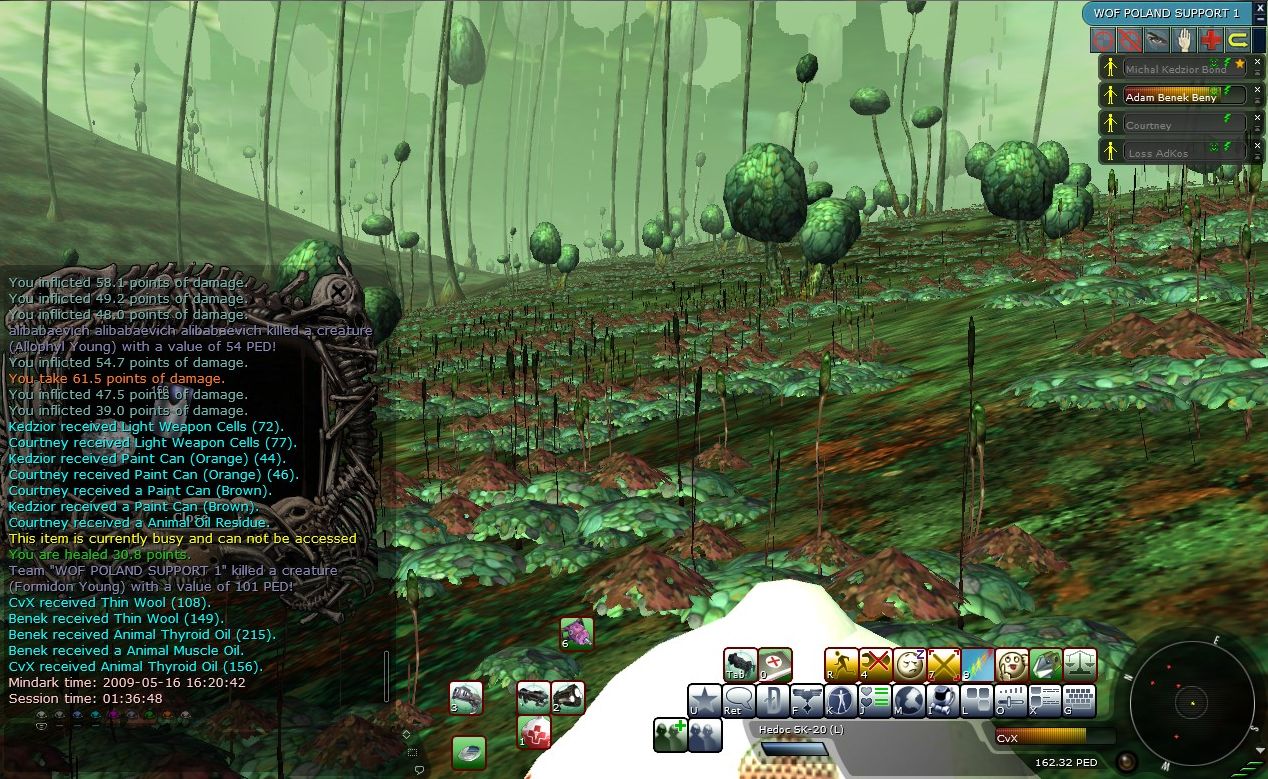Open the globe map icon

point(908,700)
